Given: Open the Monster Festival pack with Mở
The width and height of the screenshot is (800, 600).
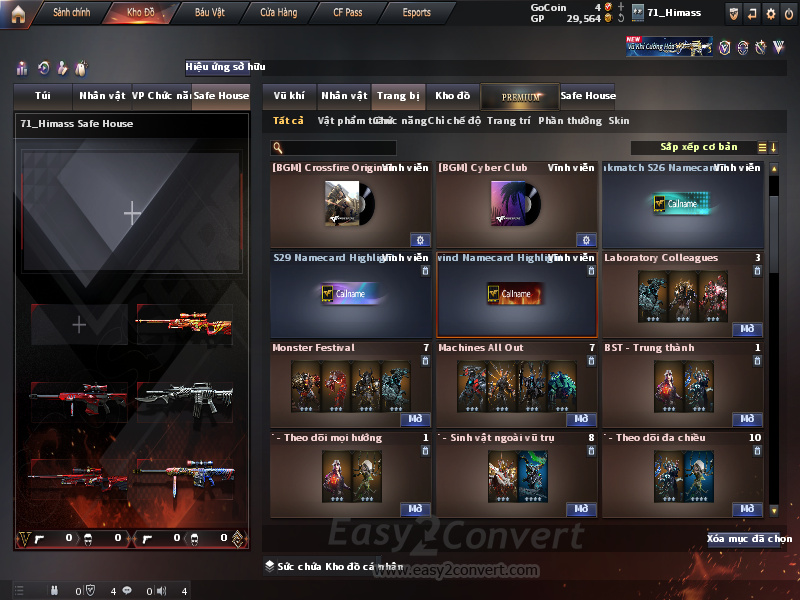Looking at the screenshot, I should tap(415, 419).
